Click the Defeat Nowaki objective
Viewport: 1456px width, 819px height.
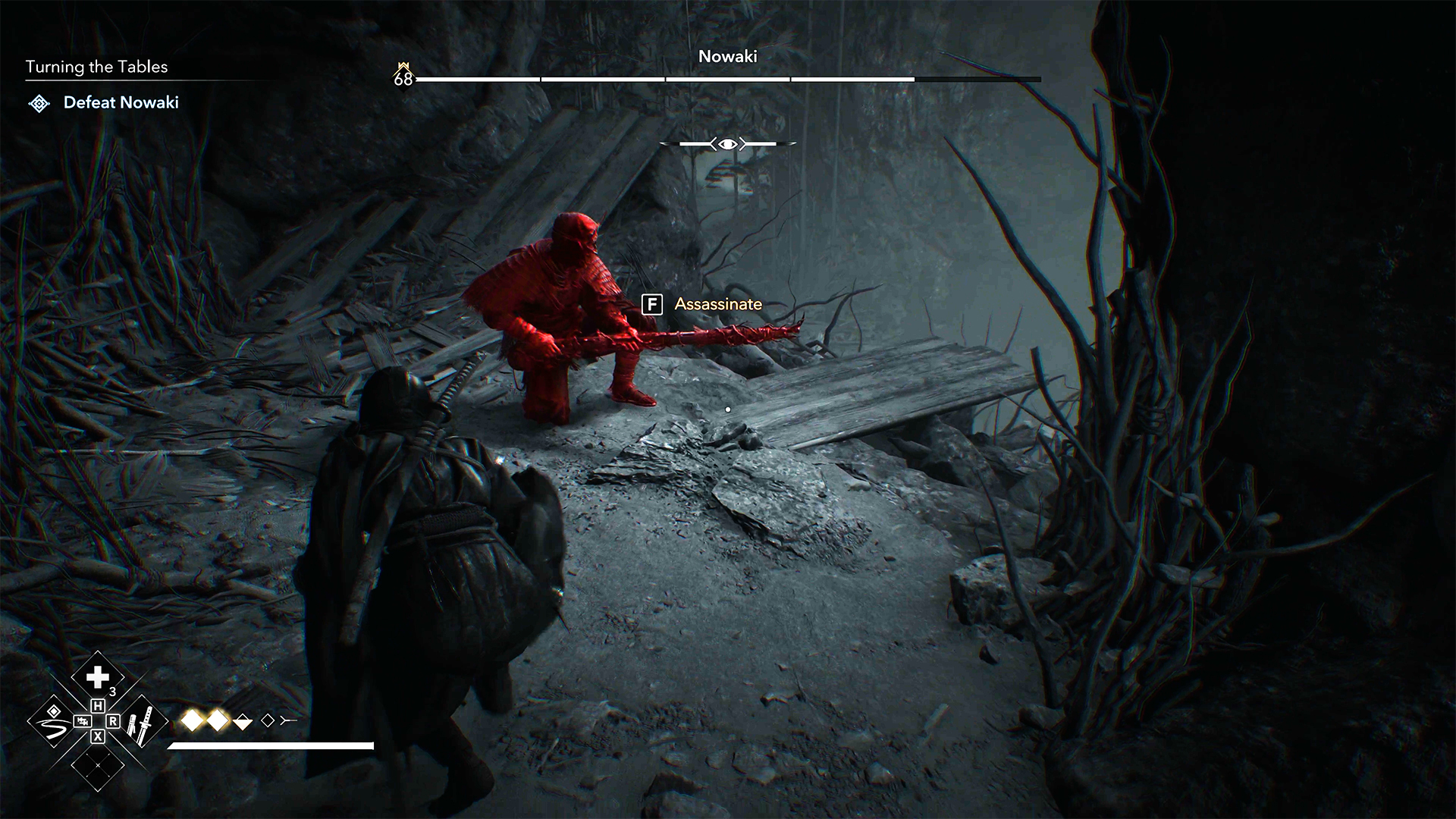coord(121,102)
